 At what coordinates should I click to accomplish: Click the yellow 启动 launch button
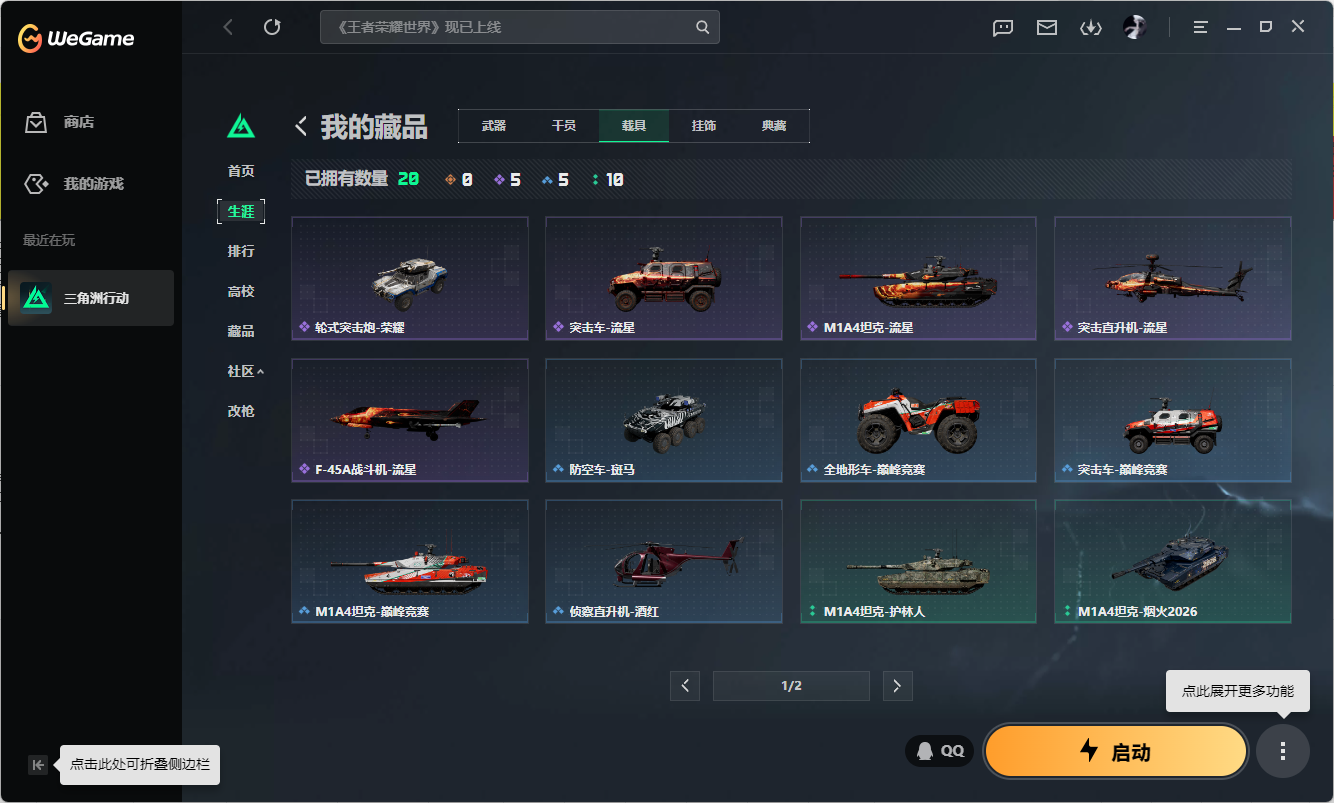(1116, 751)
